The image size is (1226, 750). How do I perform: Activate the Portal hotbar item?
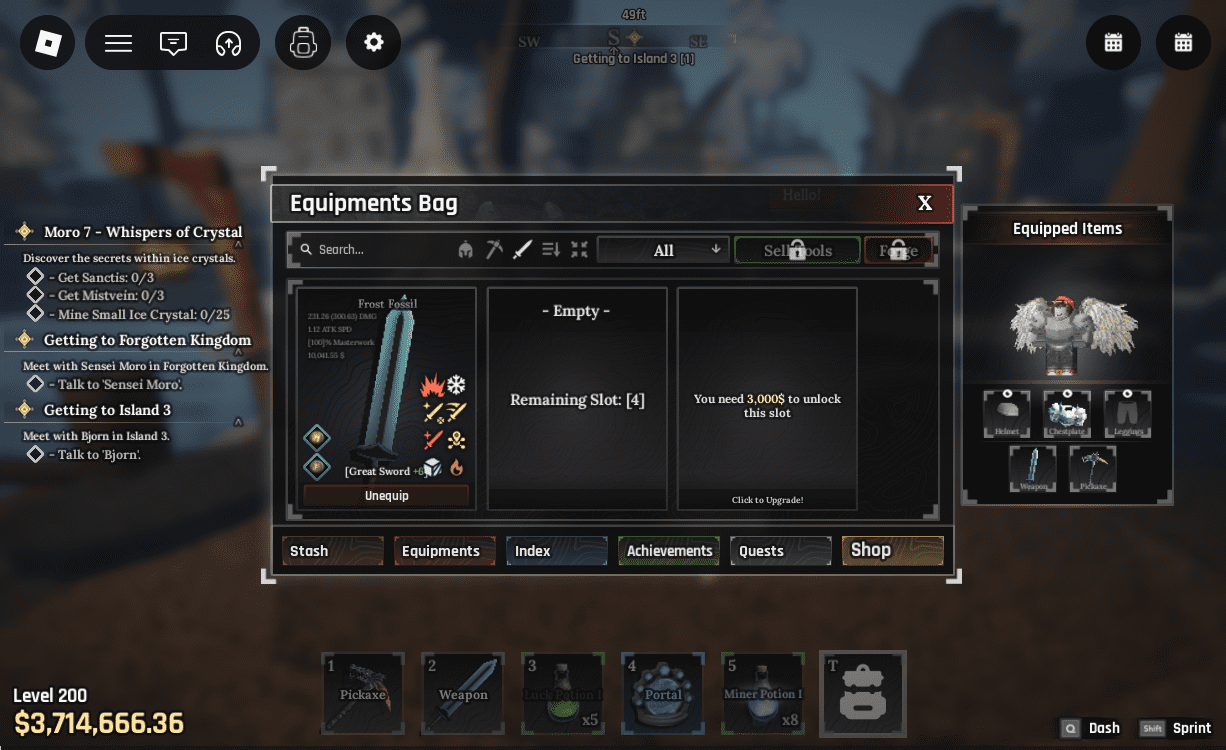coord(663,693)
